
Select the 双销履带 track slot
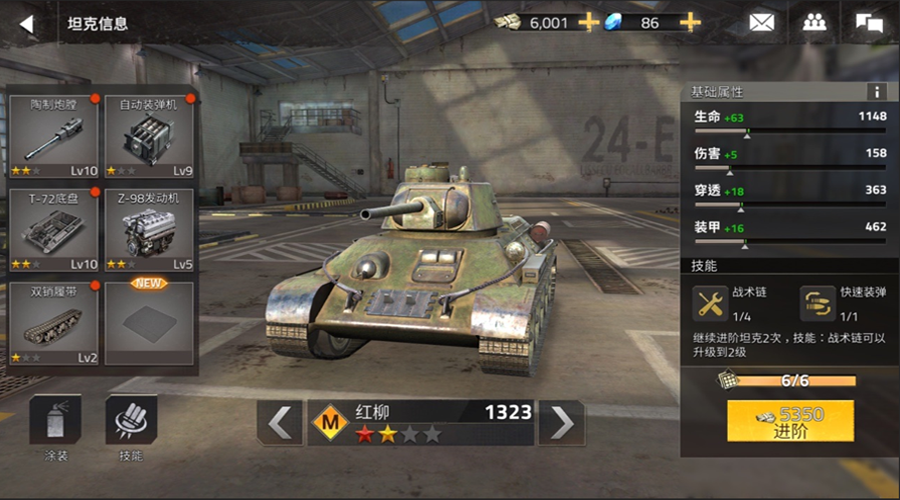[x=54, y=323]
